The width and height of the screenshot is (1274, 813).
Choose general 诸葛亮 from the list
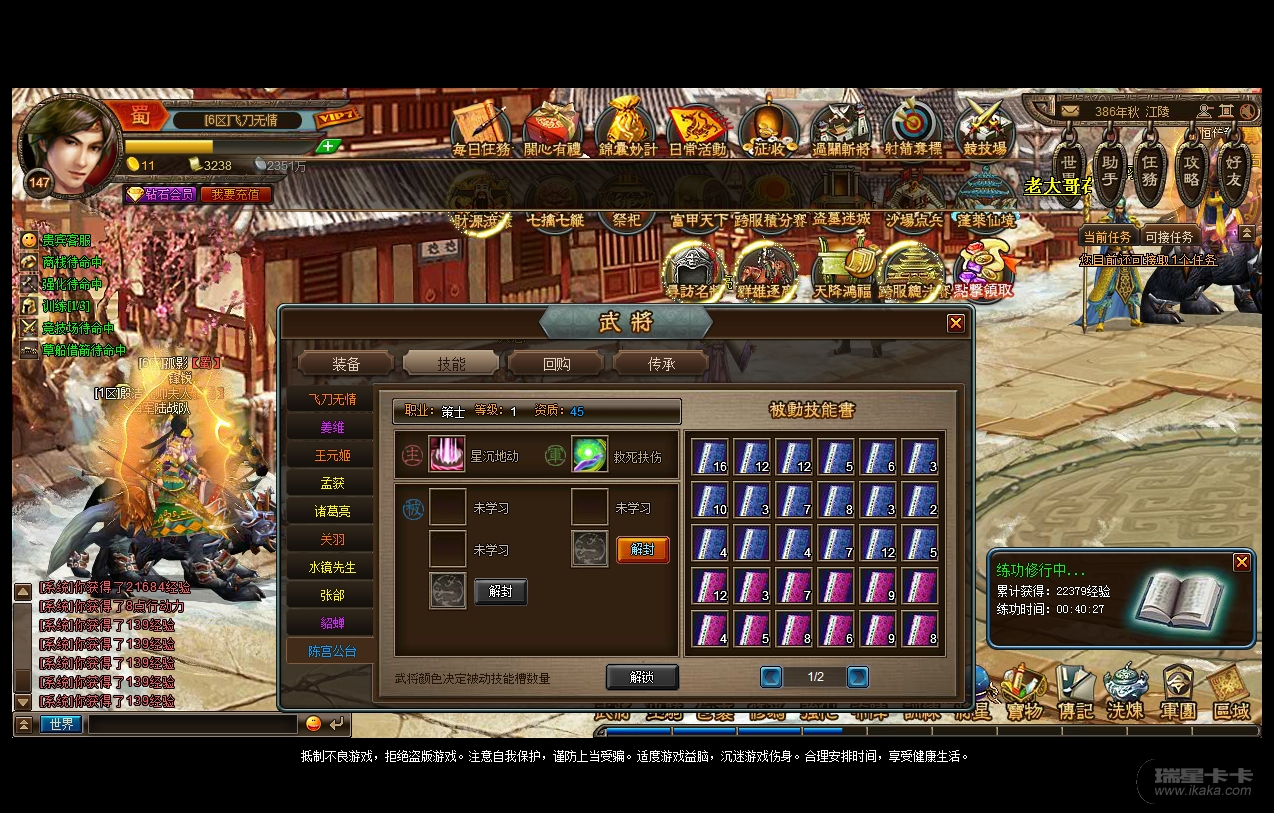[x=331, y=511]
